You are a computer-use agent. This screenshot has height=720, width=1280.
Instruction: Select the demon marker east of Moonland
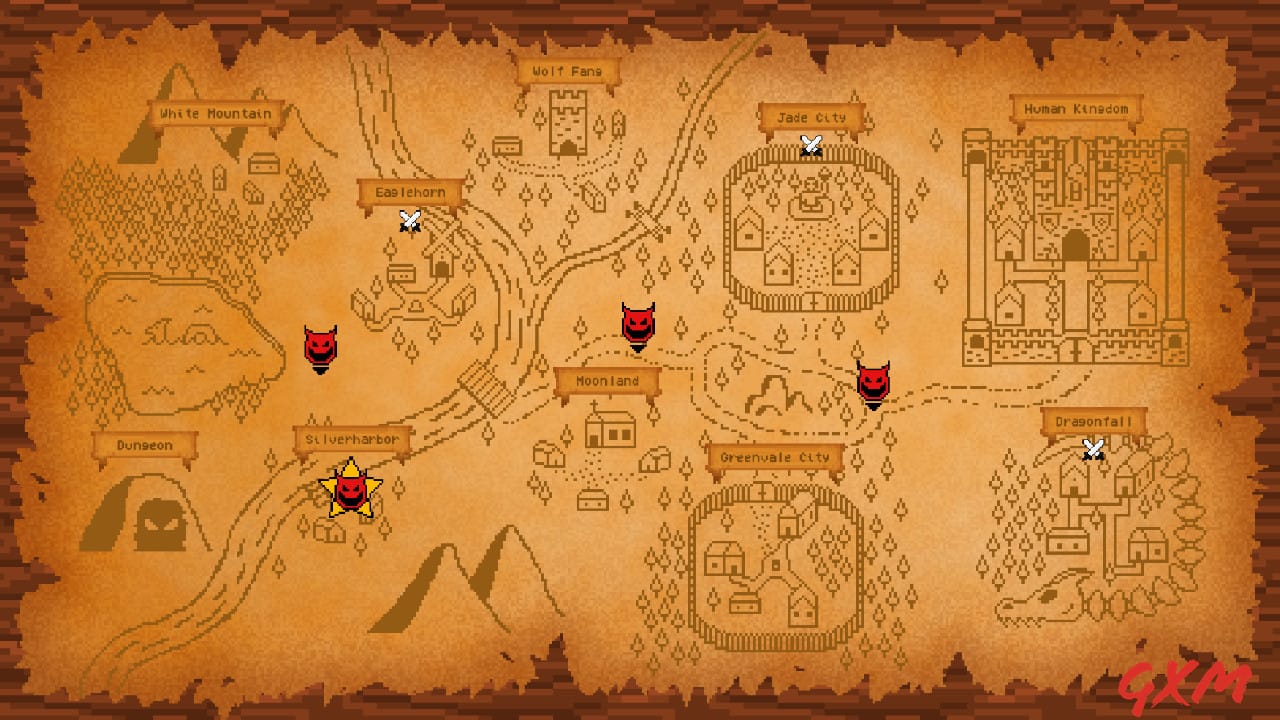click(x=872, y=382)
